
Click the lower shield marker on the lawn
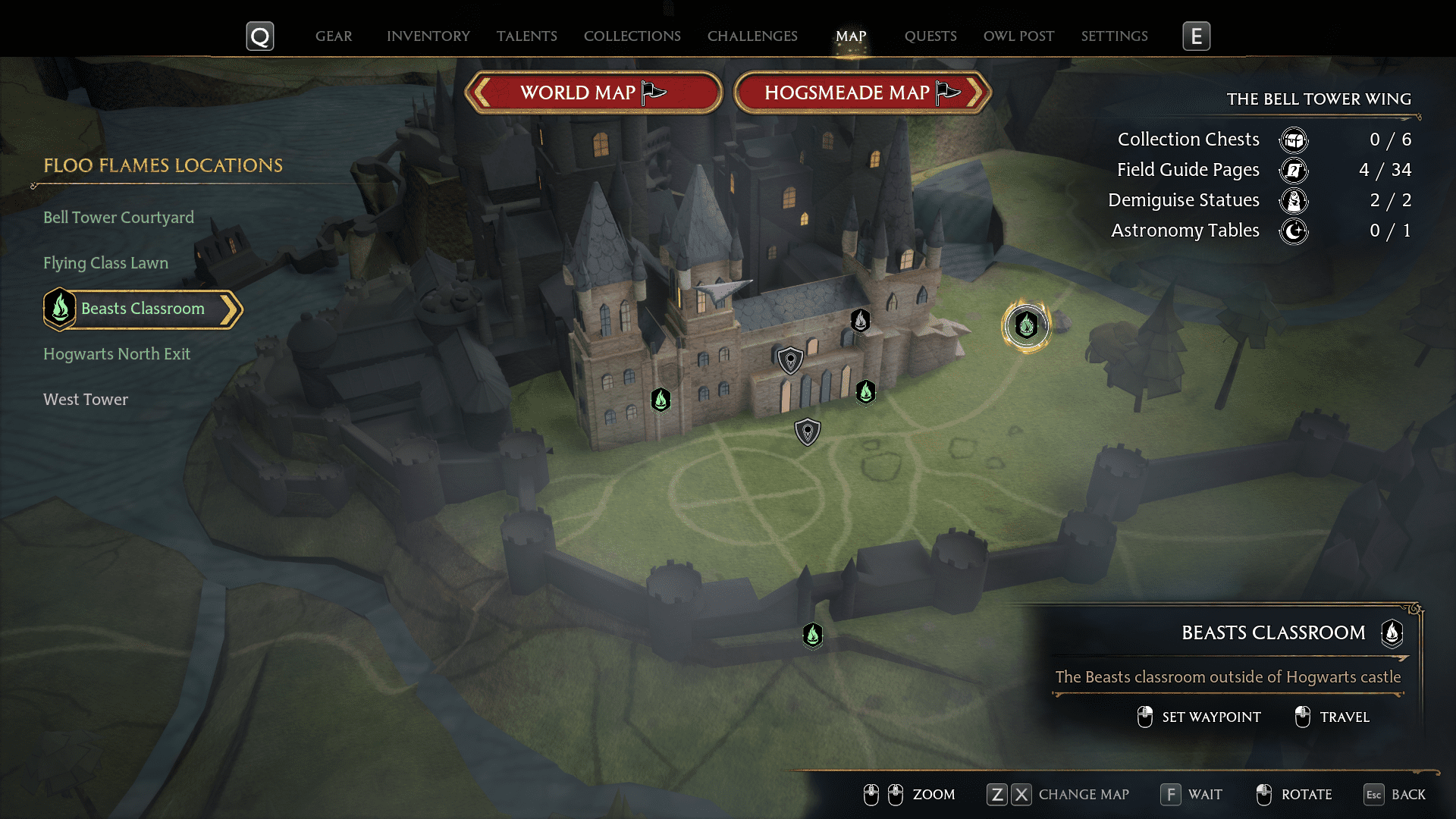point(807,431)
